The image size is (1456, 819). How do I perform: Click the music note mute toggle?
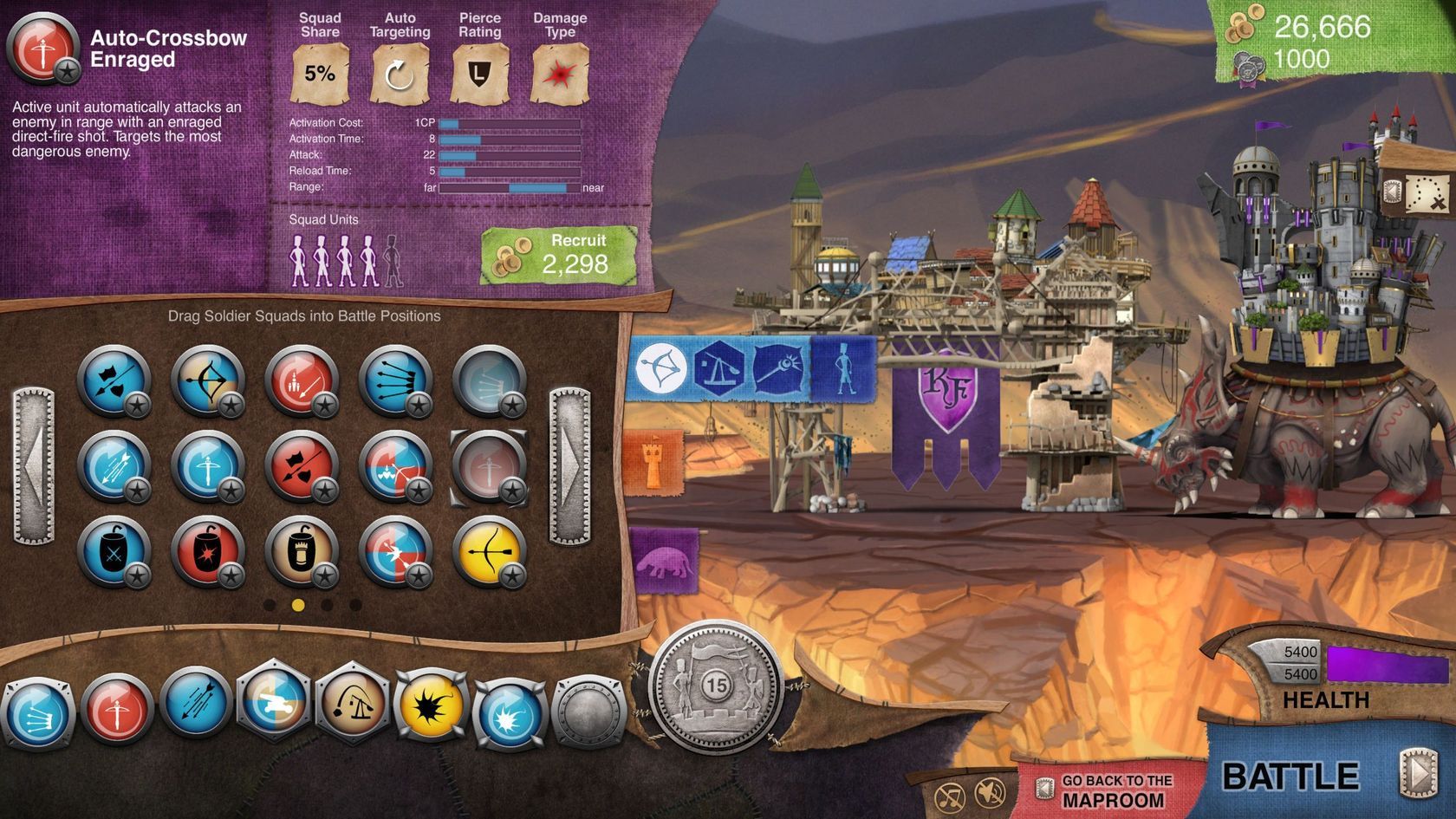[948, 794]
